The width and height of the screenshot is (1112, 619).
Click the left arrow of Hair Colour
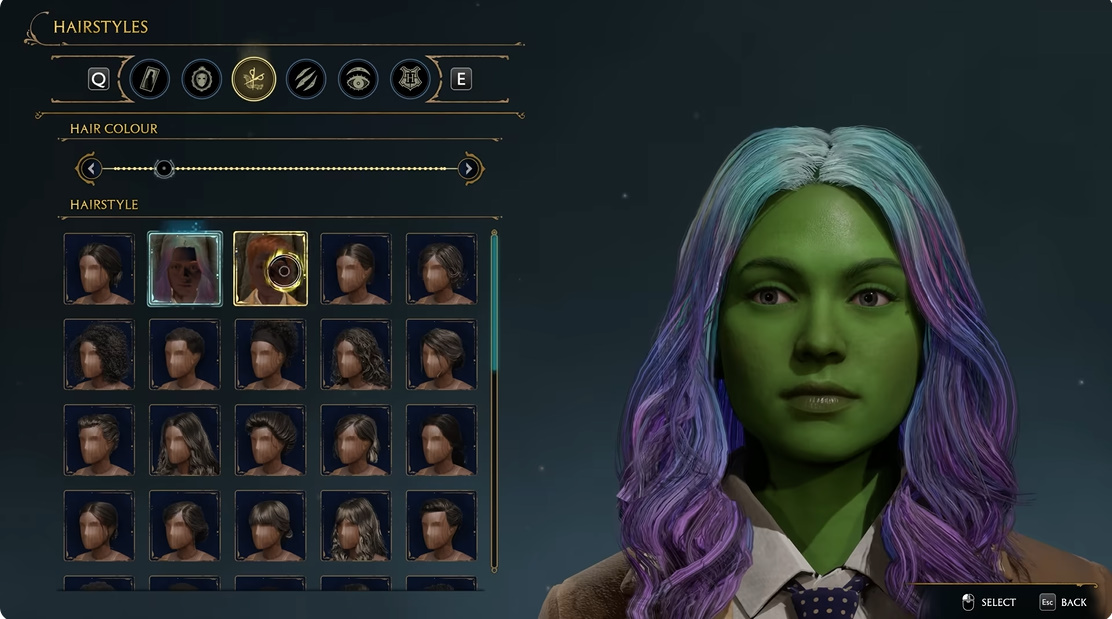coord(92,168)
